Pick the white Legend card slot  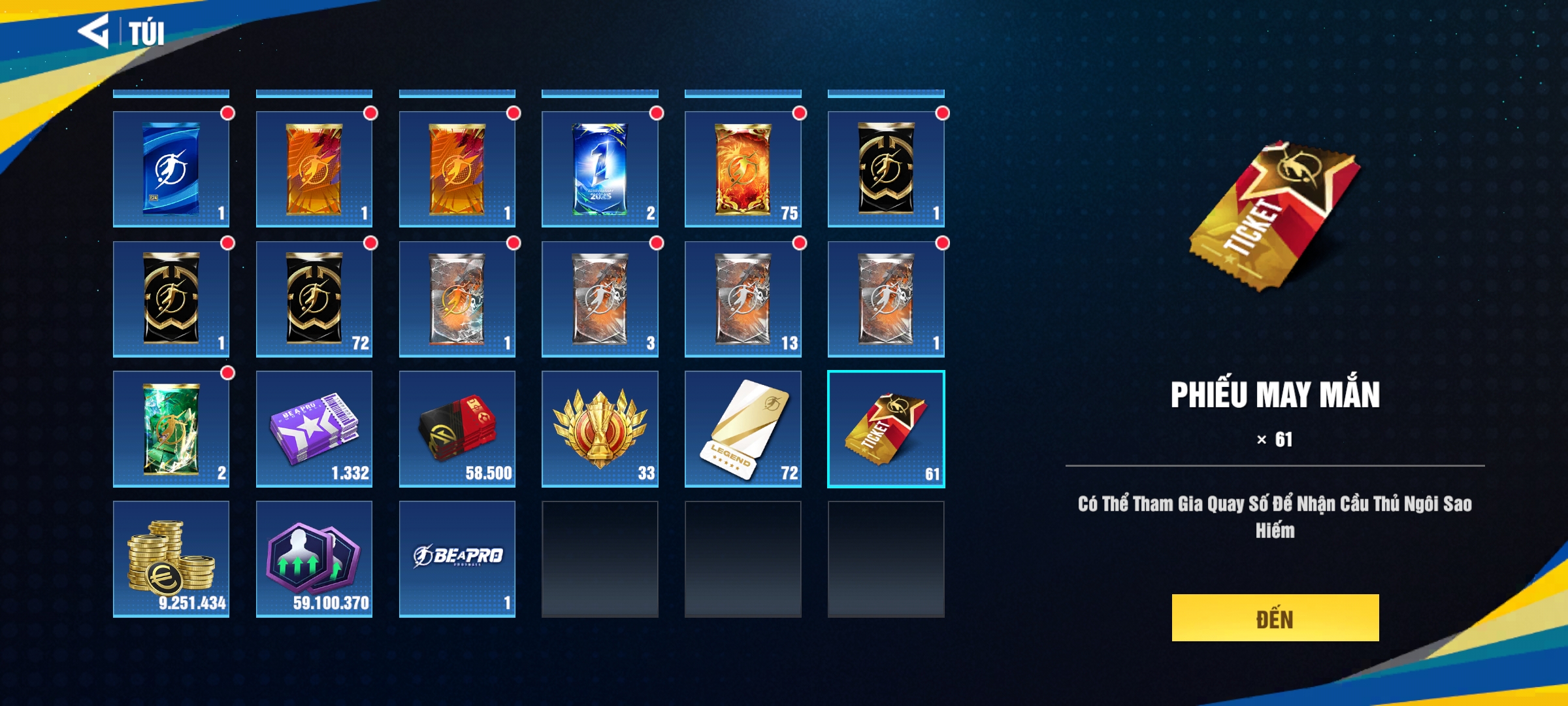click(x=743, y=429)
